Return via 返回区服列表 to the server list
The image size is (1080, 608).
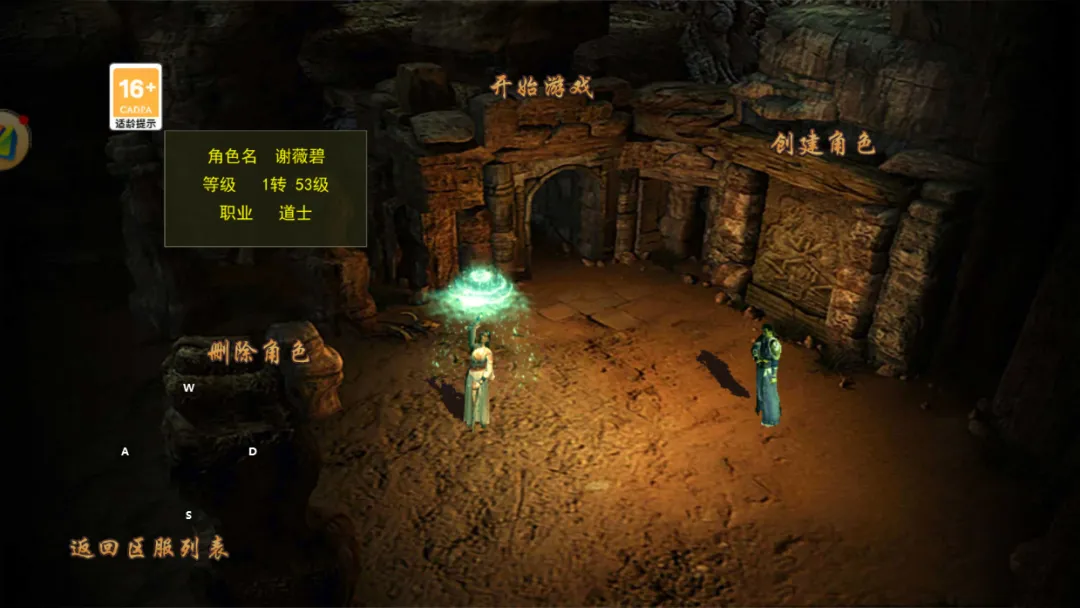click(149, 548)
